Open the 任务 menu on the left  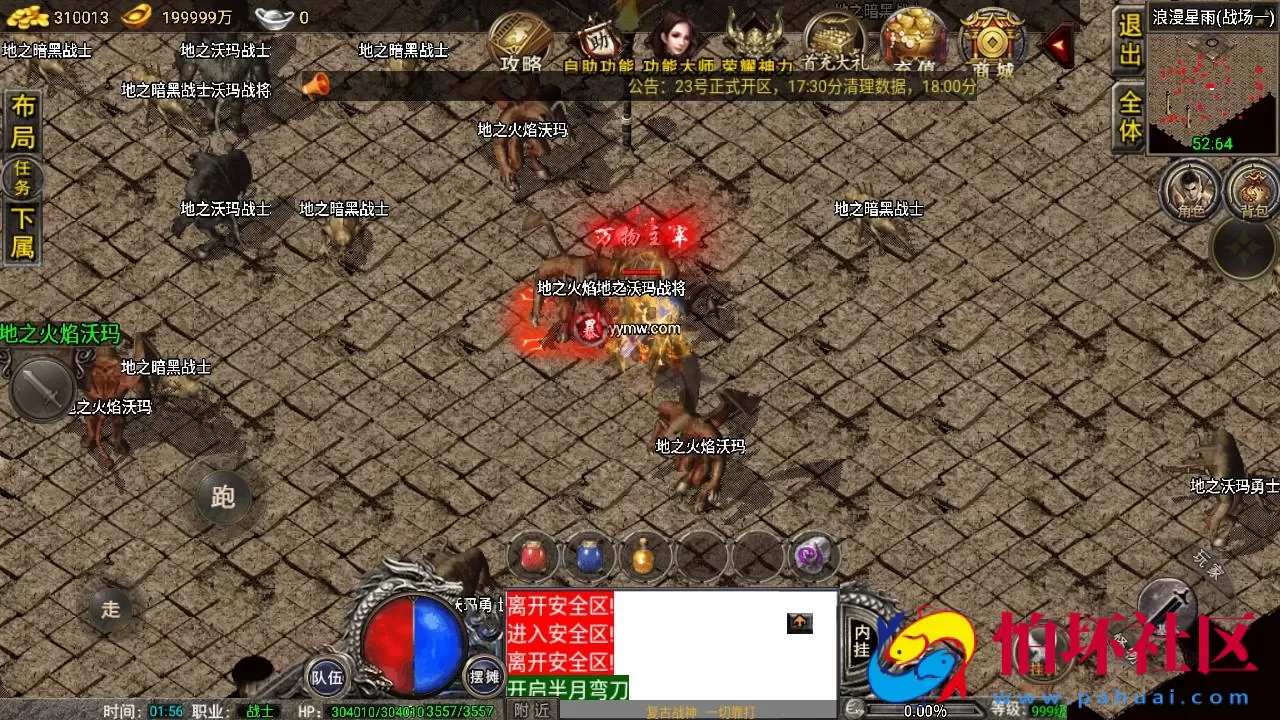coord(22,180)
